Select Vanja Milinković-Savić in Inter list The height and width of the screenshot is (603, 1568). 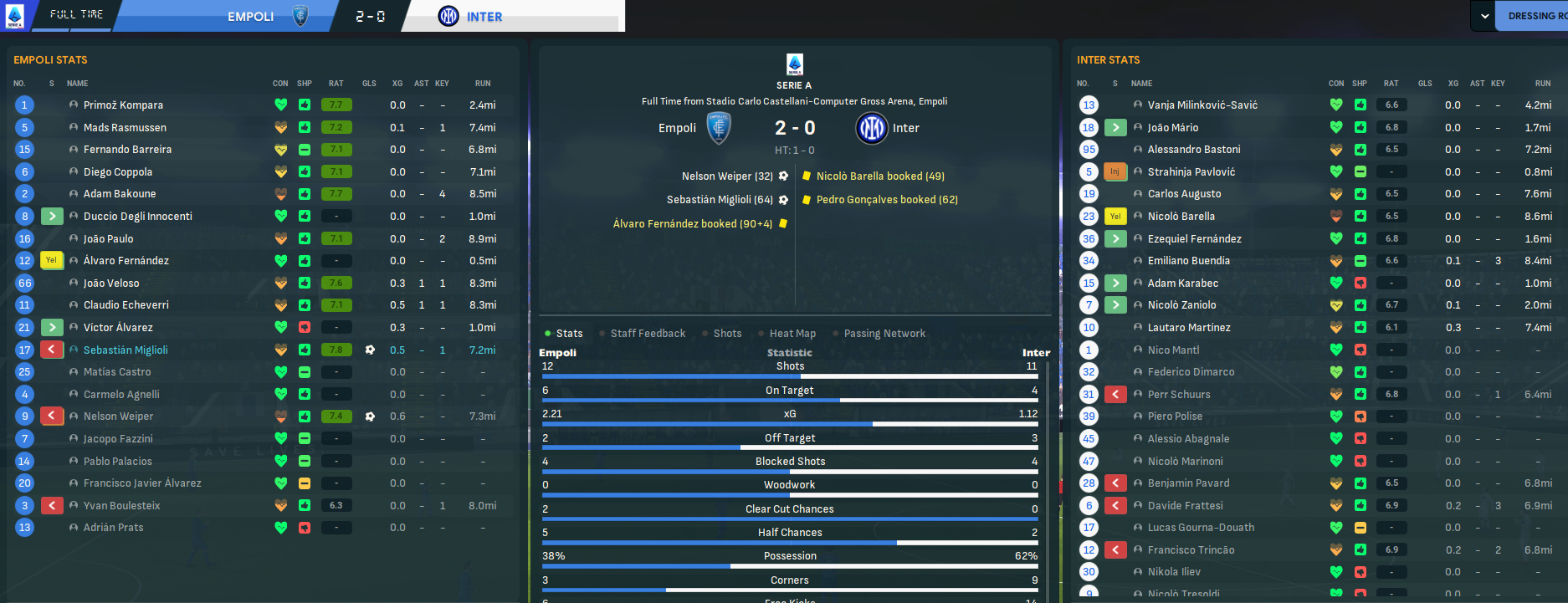[x=1202, y=105]
